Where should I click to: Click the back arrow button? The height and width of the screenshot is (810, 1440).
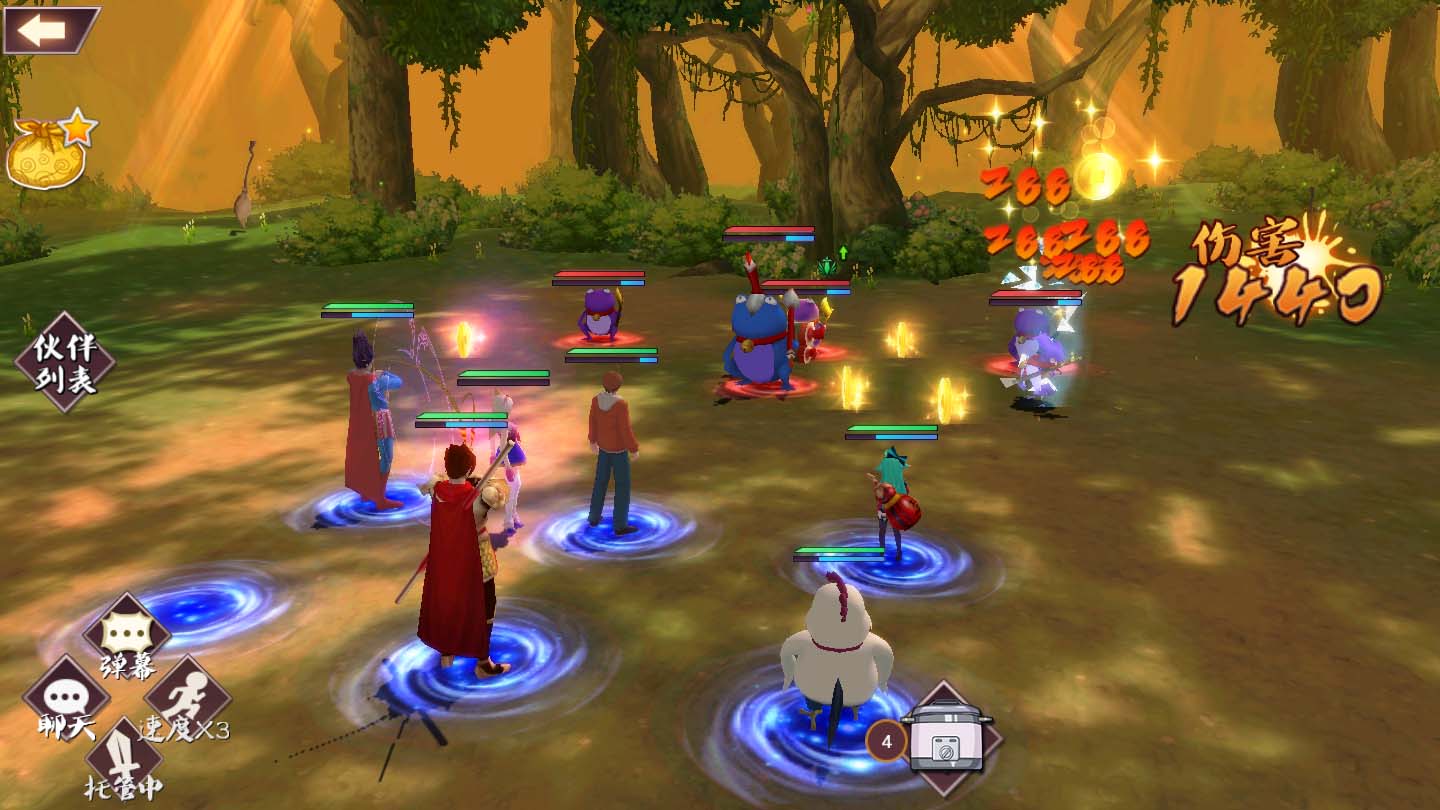(x=48, y=30)
